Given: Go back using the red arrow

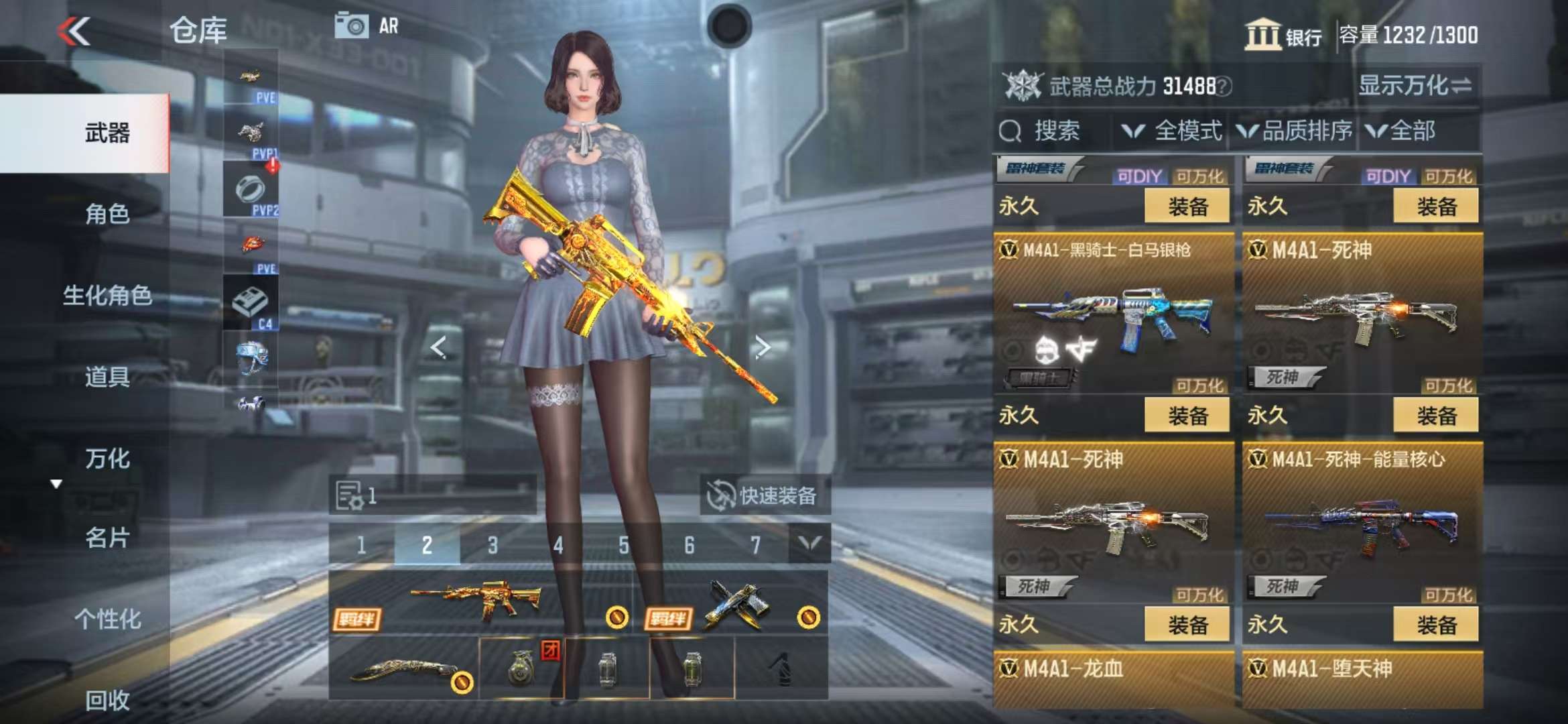Looking at the screenshot, I should 74,31.
